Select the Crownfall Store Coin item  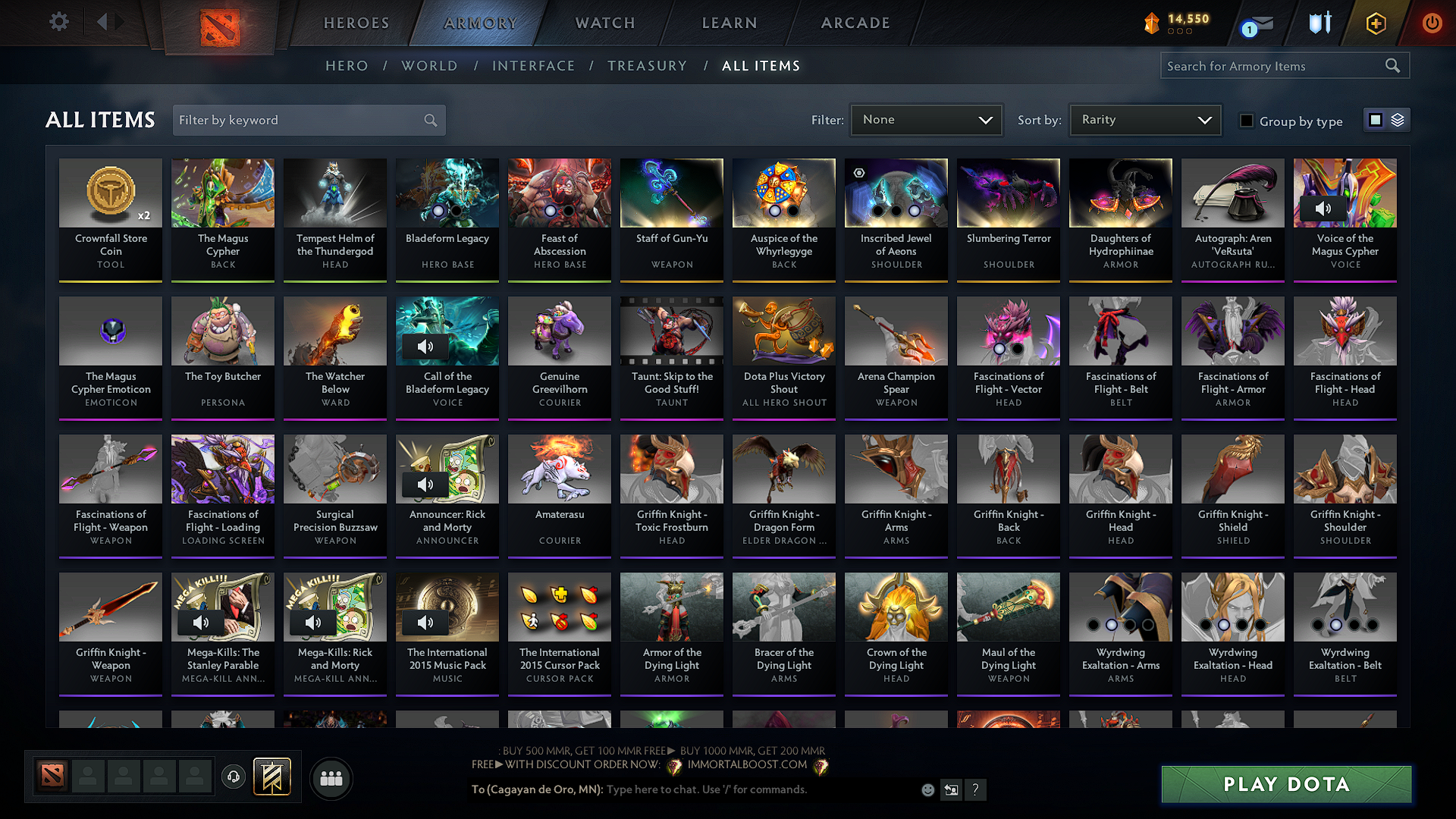tap(111, 220)
